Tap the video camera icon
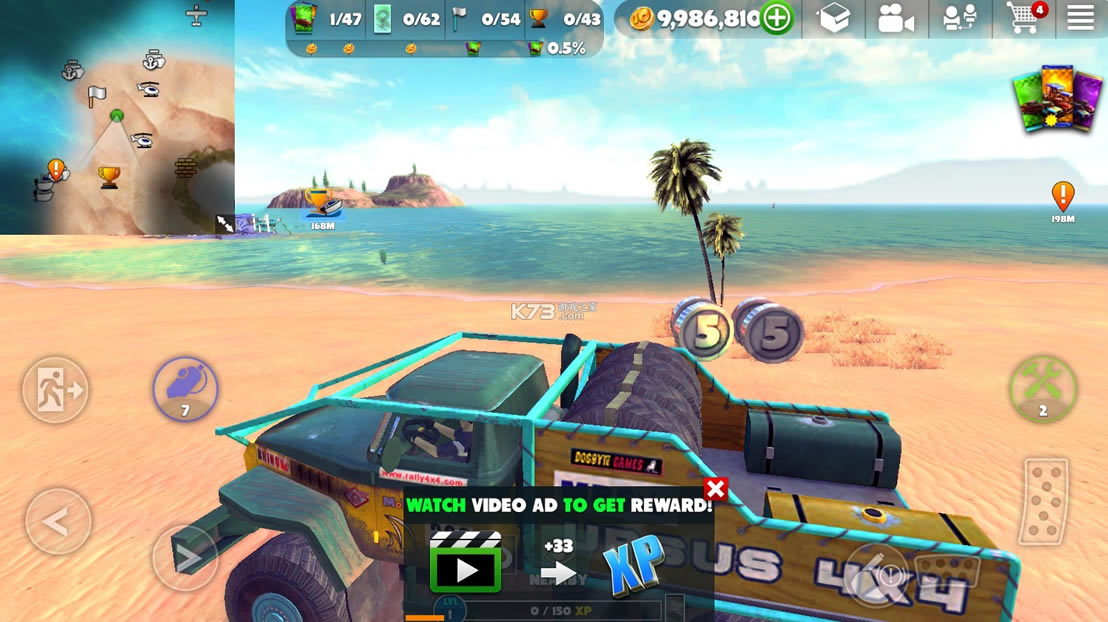This screenshot has width=1108, height=622. (895, 19)
